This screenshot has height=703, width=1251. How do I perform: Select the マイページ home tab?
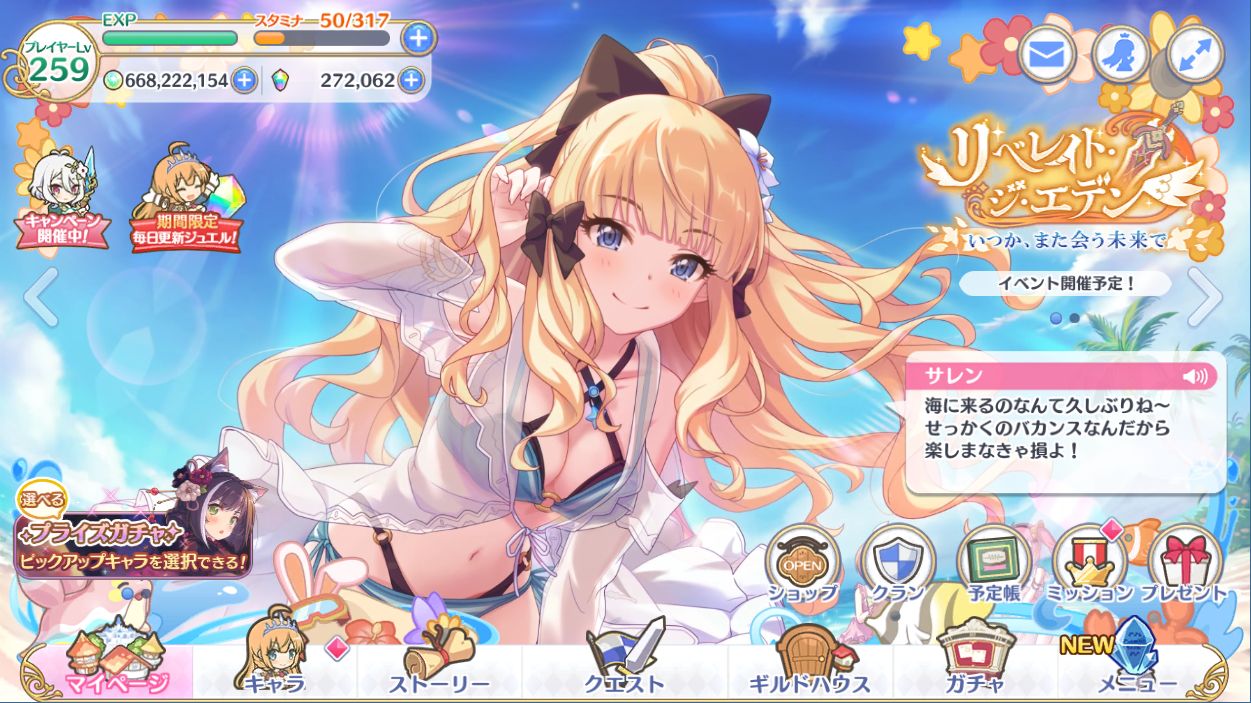point(112,668)
